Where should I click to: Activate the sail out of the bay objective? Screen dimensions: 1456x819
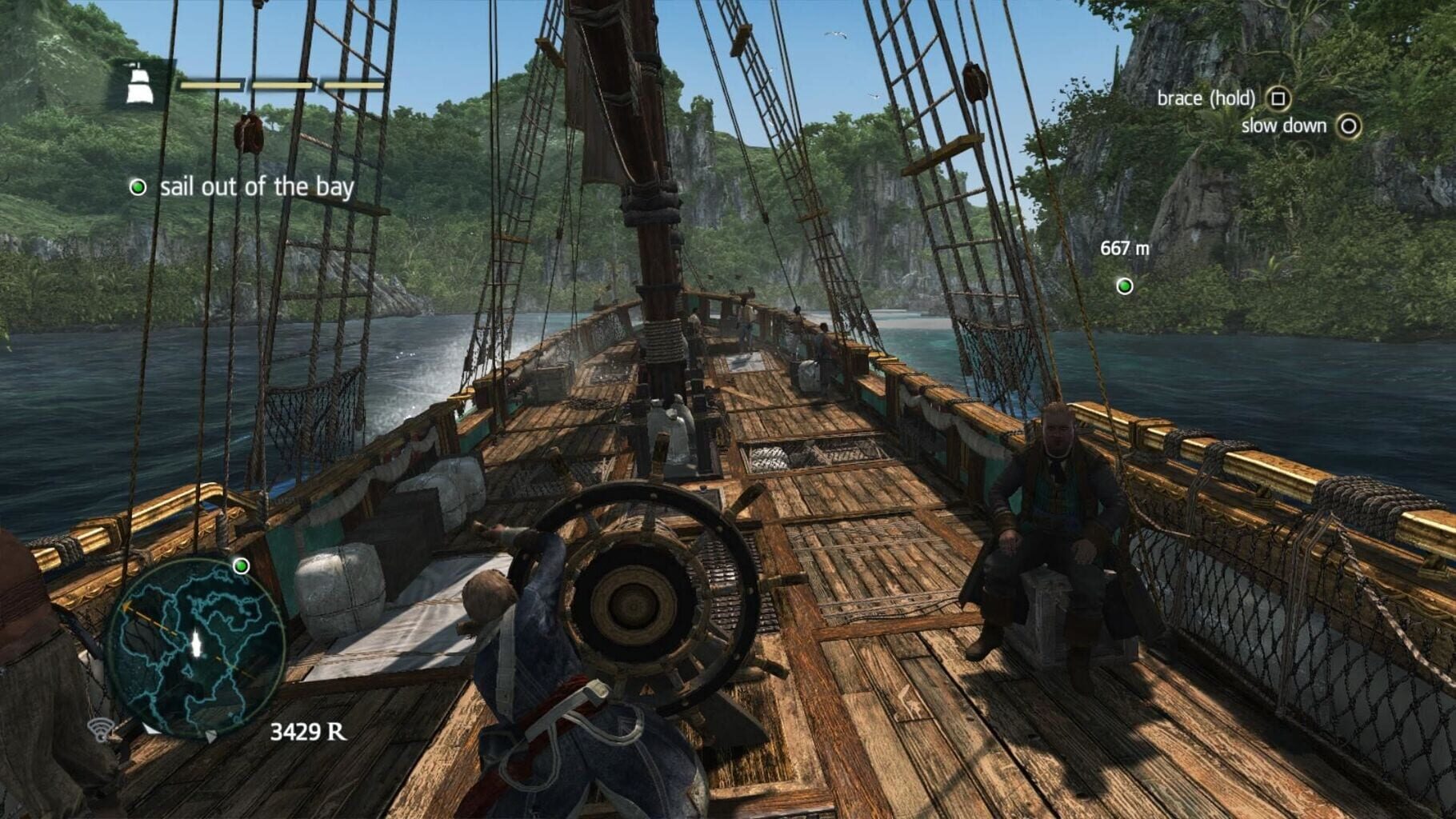click(258, 188)
